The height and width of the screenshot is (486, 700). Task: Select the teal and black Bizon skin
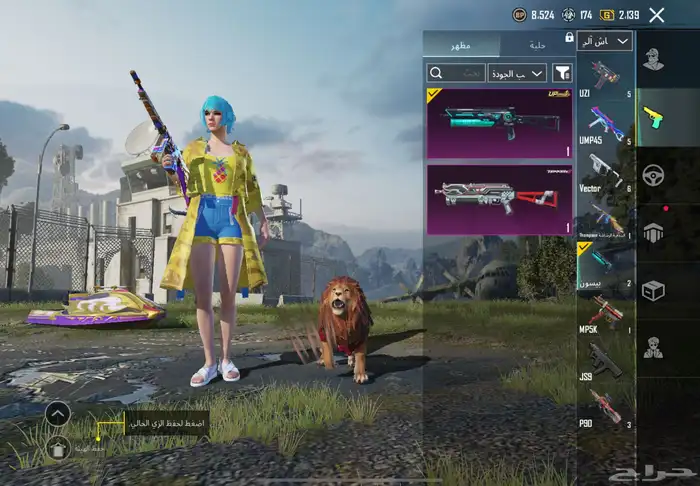tap(499, 123)
